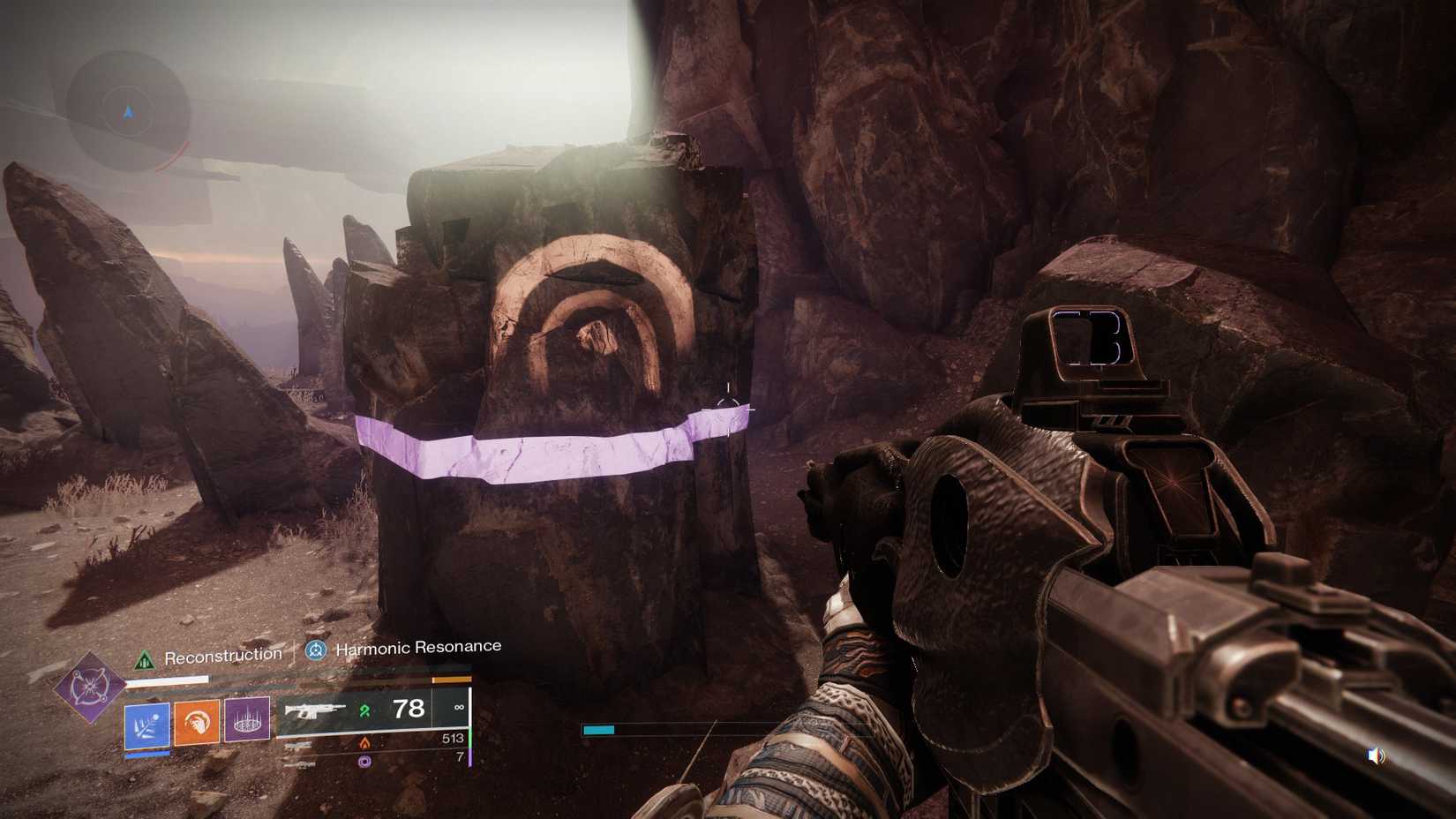
Task: Click the Reconstruction text label
Action: (x=222, y=655)
